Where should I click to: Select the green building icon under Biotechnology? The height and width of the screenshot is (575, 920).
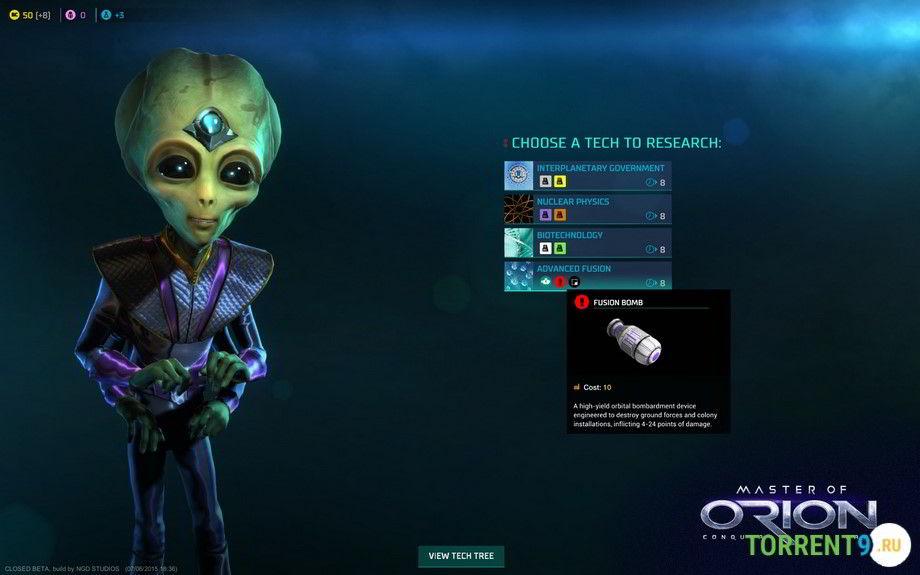(560, 248)
